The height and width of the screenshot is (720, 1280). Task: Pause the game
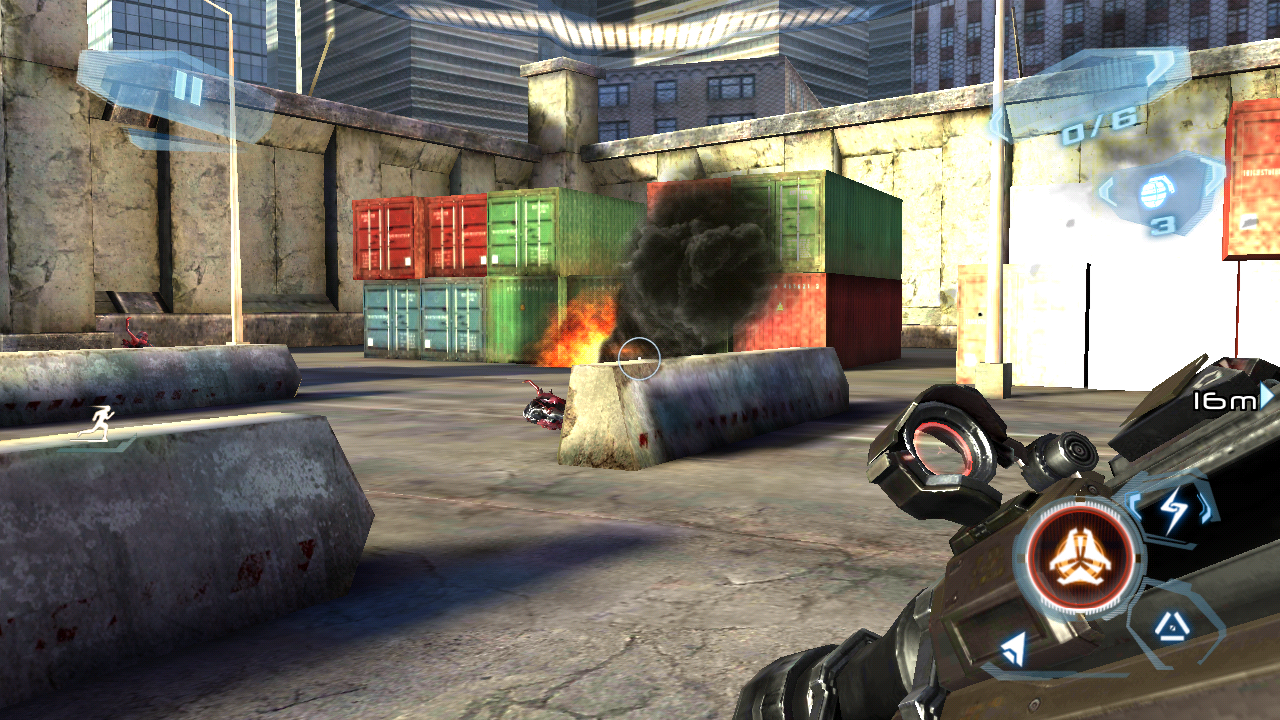click(187, 89)
